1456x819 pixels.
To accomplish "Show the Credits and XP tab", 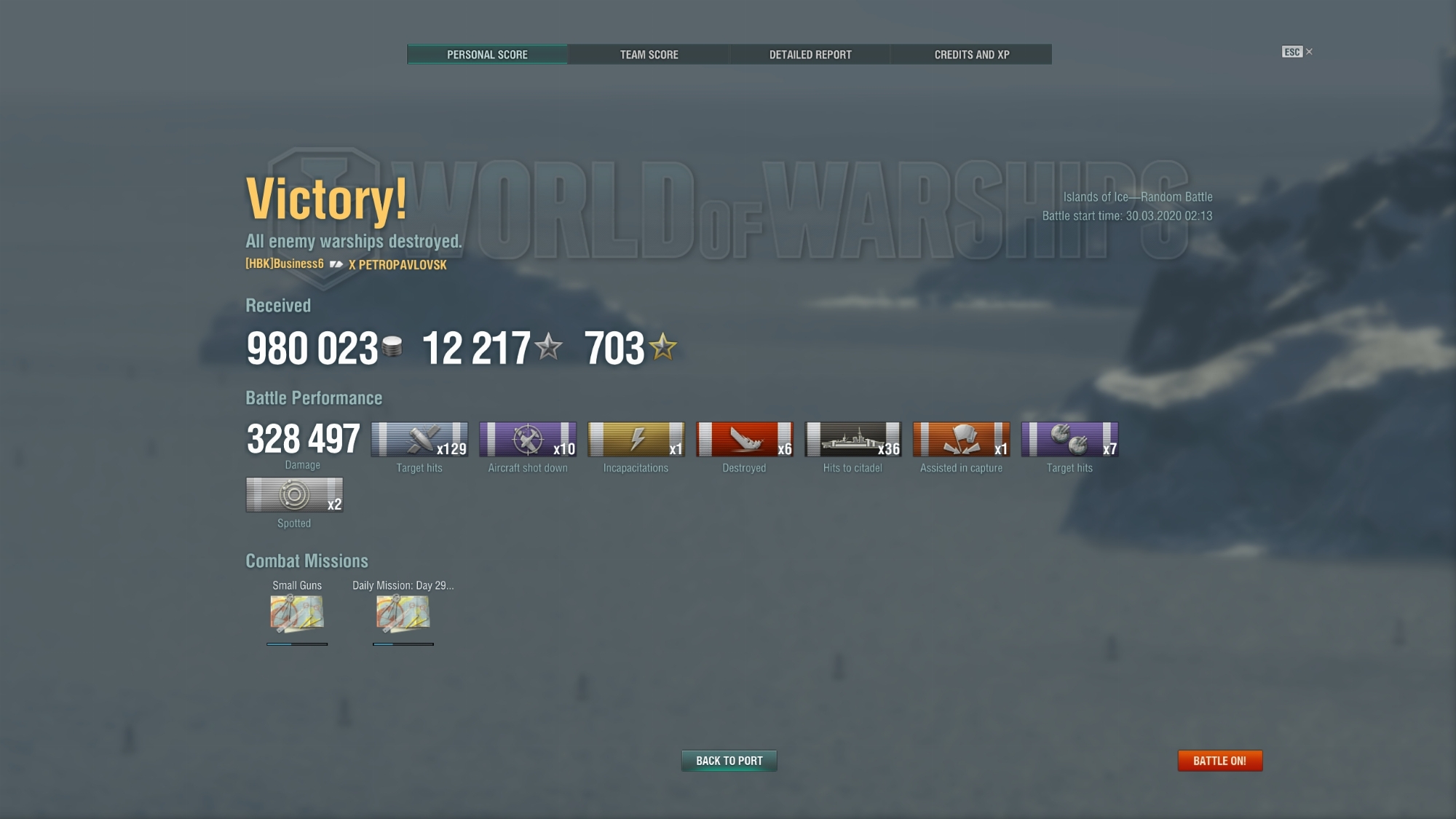I will pyautogui.click(x=972, y=55).
